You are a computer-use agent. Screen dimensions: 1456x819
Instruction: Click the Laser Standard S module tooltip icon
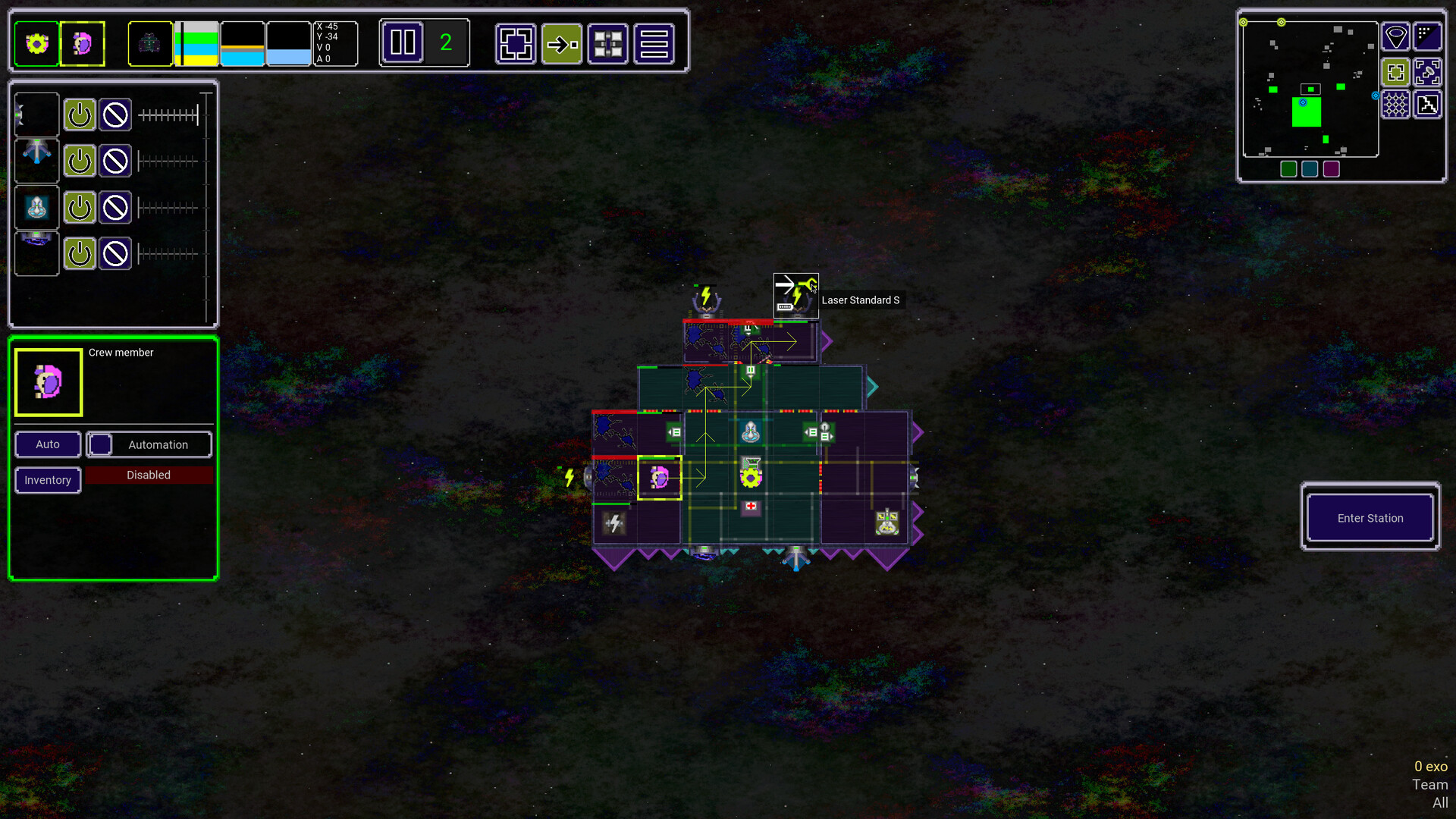pyautogui.click(x=795, y=295)
